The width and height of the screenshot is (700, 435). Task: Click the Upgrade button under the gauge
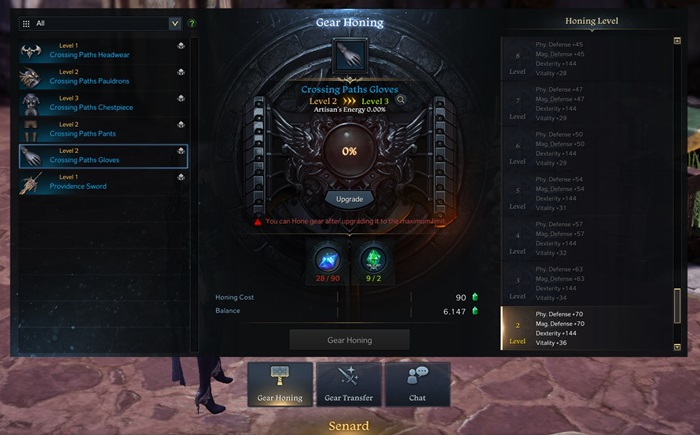(349, 199)
